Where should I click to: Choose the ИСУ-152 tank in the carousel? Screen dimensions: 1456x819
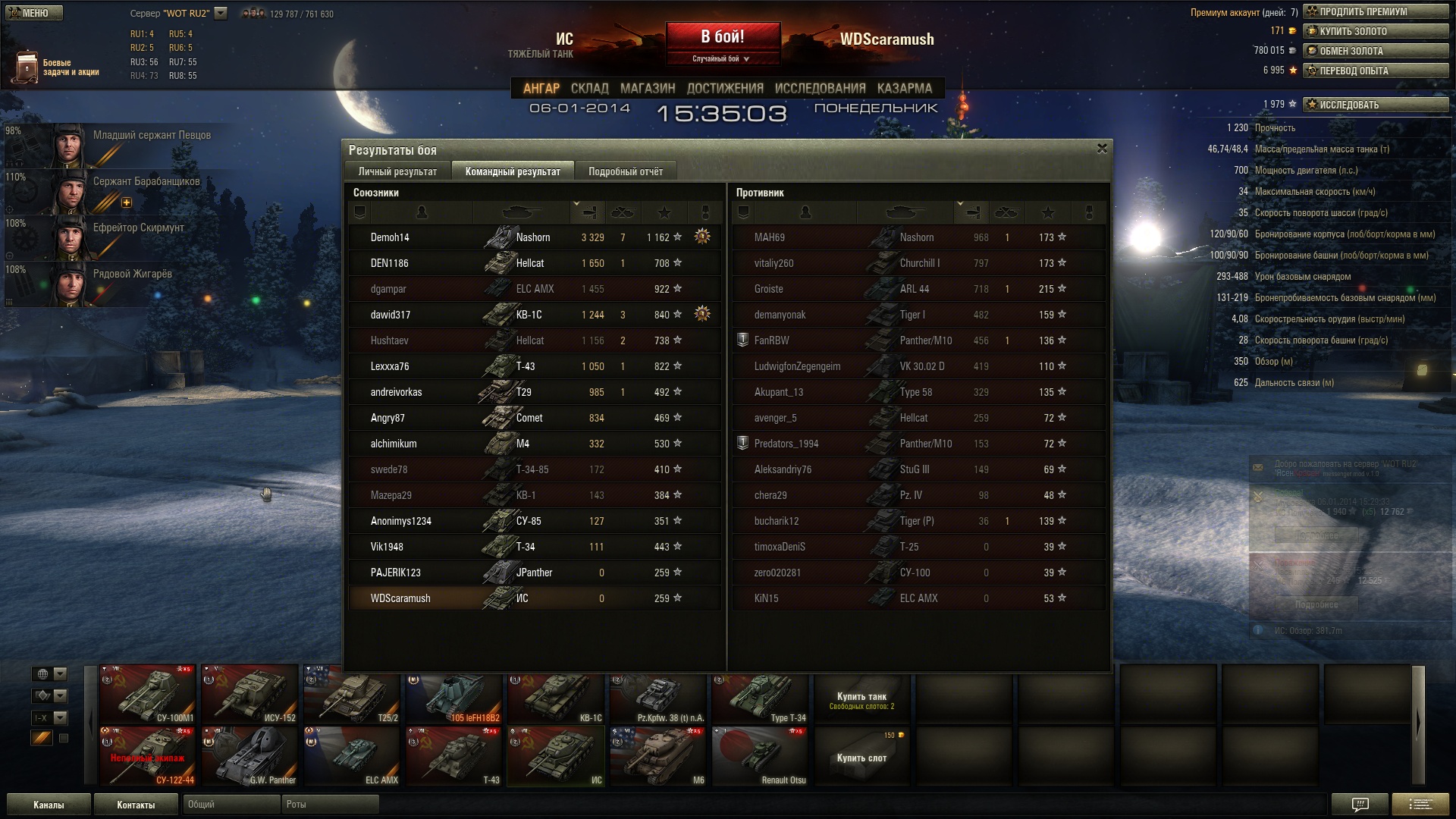249,695
